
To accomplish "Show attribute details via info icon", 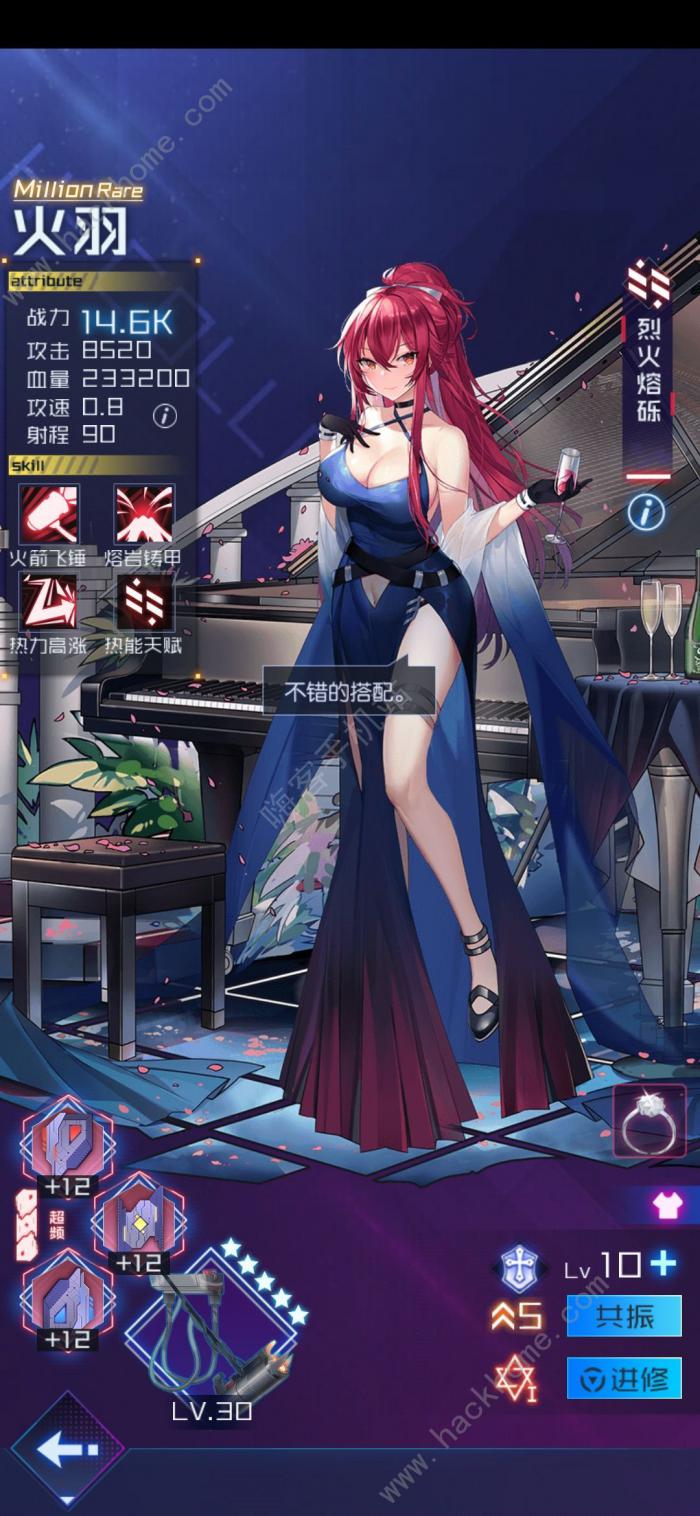I will pyautogui.click(x=166, y=415).
